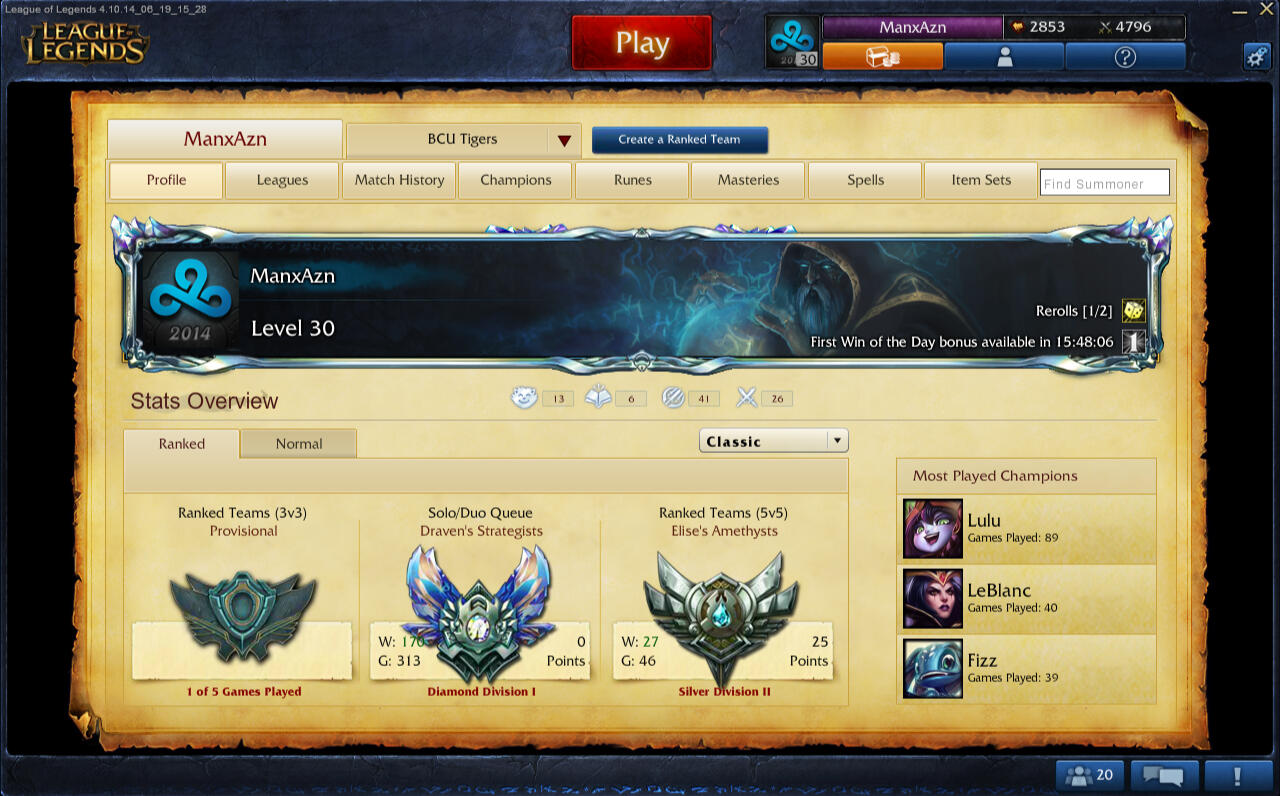
Task: Expand the BCU Tigers team dropdown
Action: point(564,140)
